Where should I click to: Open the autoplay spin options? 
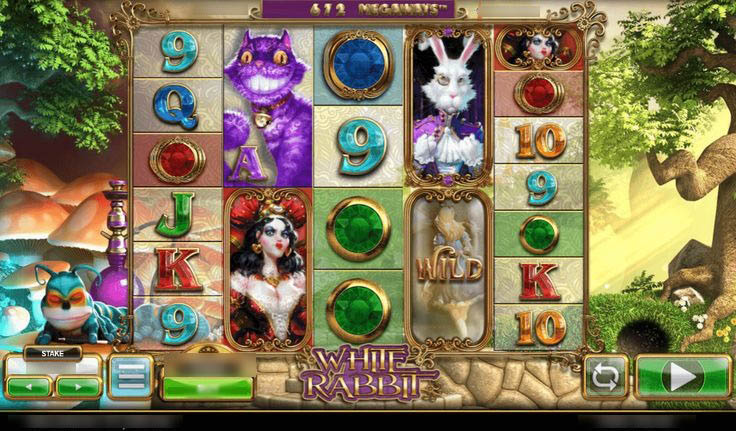607,377
